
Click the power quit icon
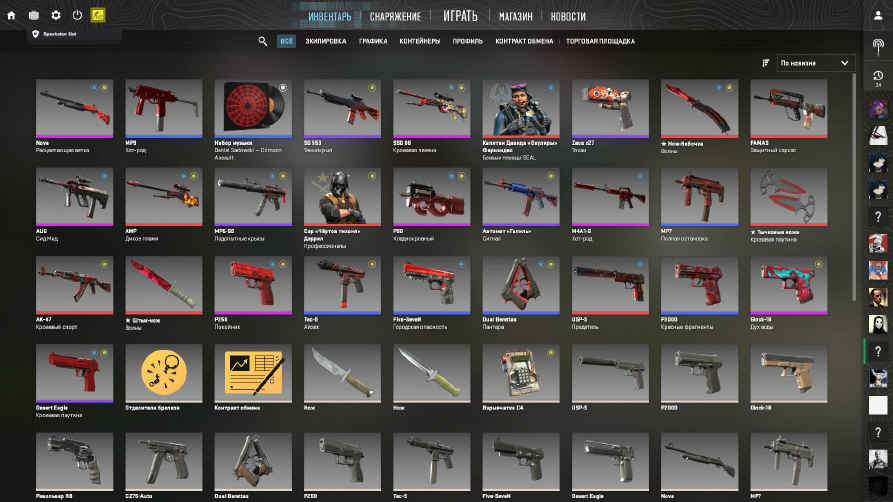(77, 15)
